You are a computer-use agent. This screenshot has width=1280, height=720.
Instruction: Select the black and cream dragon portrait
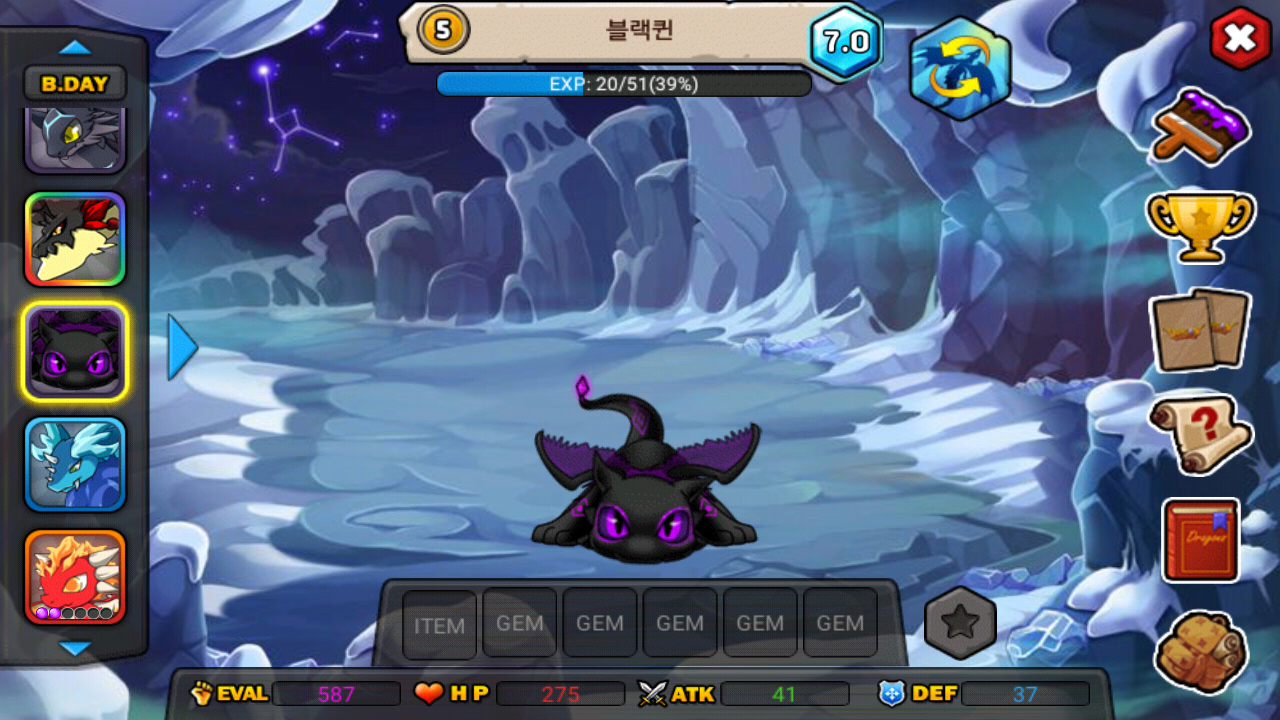[x=75, y=239]
